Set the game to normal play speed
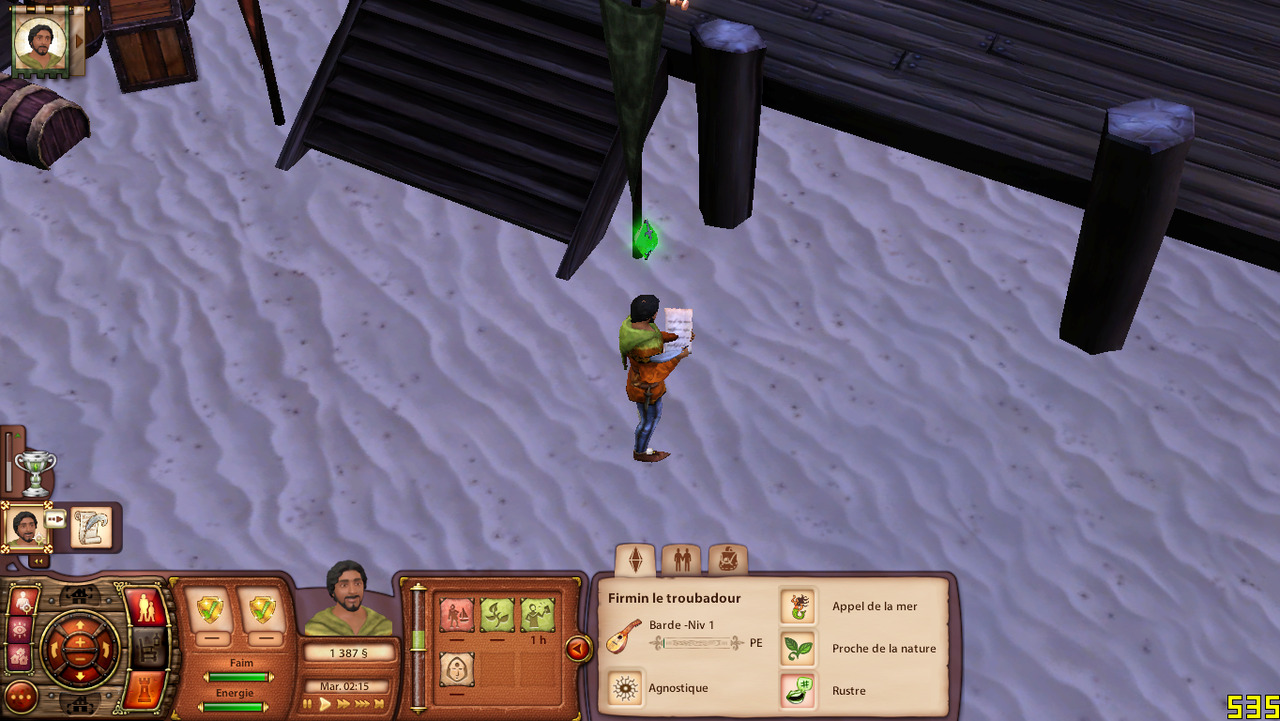This screenshot has width=1280, height=721. 325,705
